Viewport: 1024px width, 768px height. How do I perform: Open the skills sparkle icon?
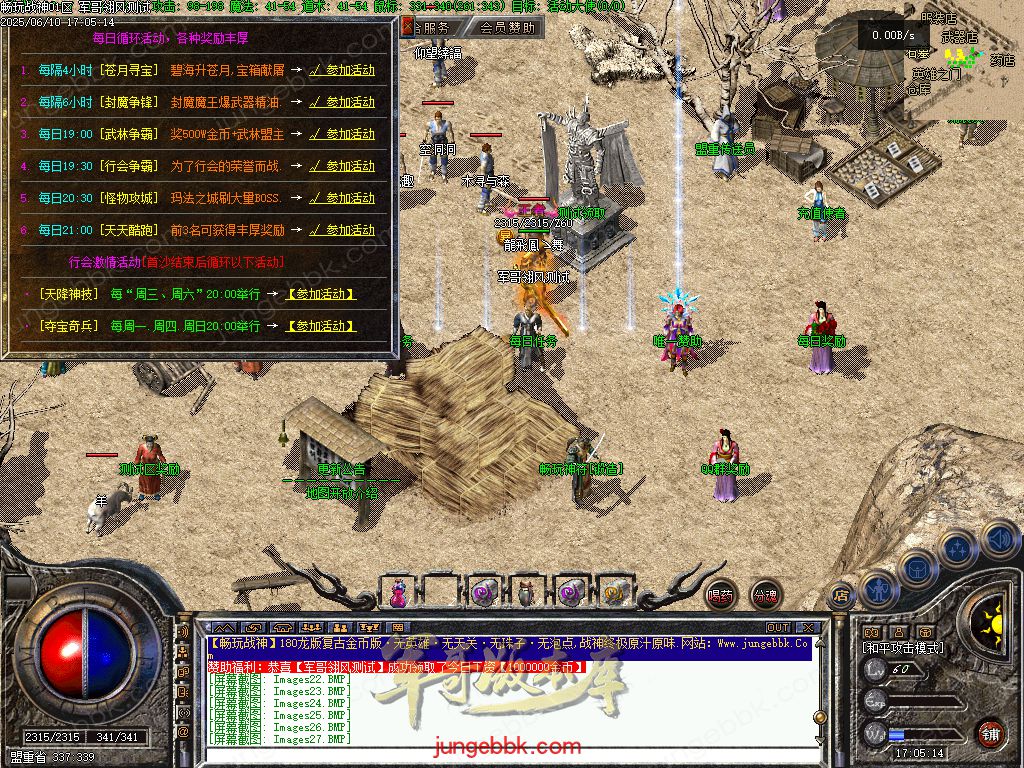[957, 547]
